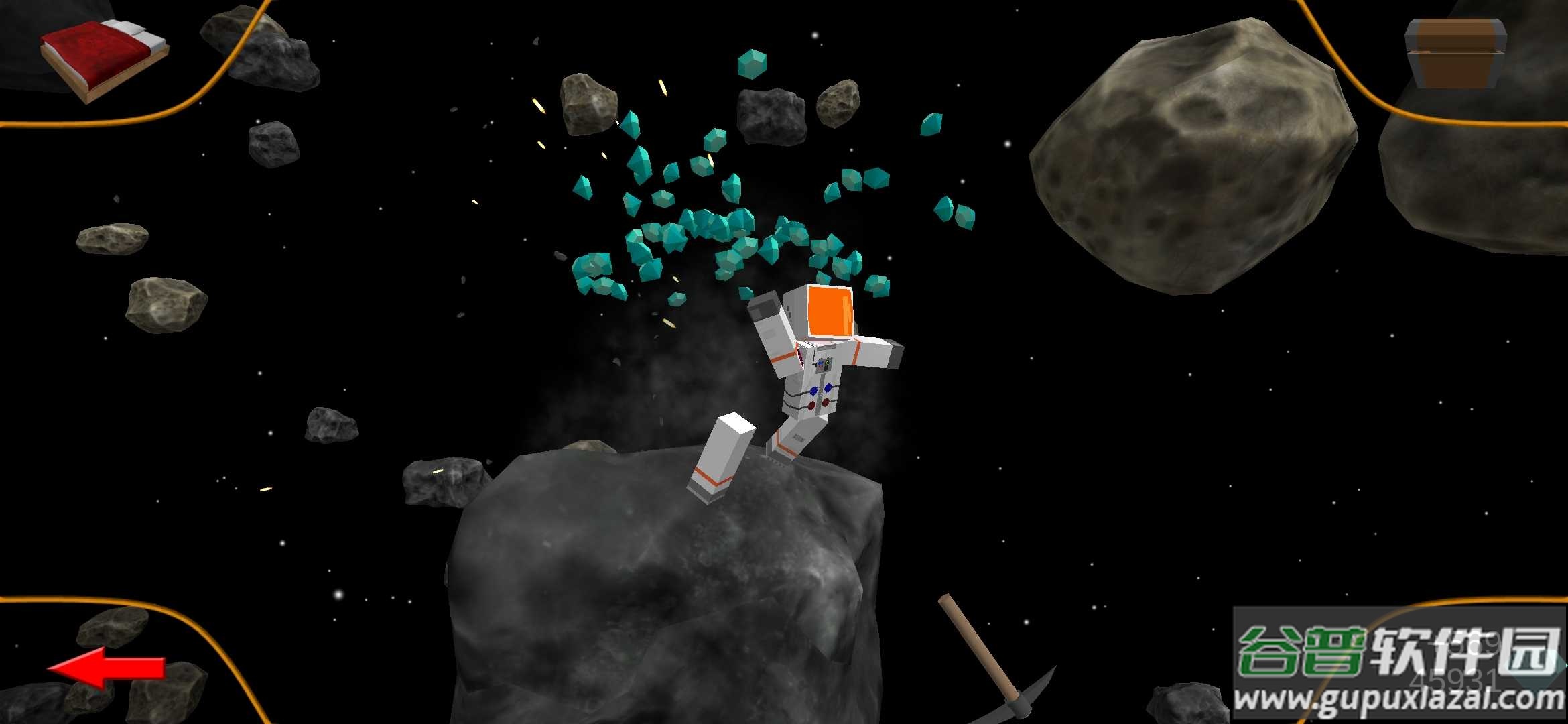This screenshot has width=1568, height=724.
Task: Go back with the red arrow
Action: point(107,667)
